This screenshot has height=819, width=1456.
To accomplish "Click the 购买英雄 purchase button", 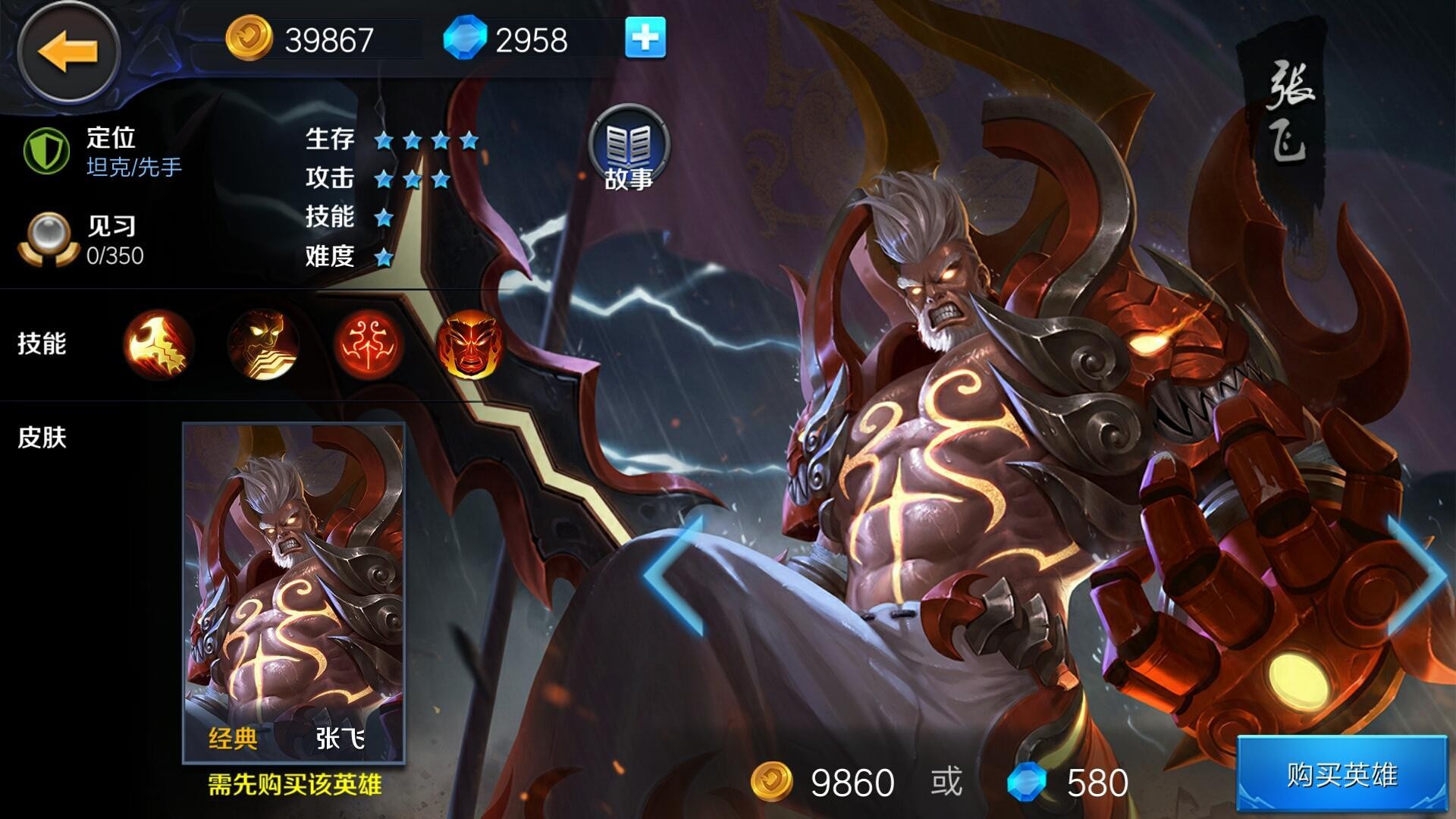I will [1342, 775].
